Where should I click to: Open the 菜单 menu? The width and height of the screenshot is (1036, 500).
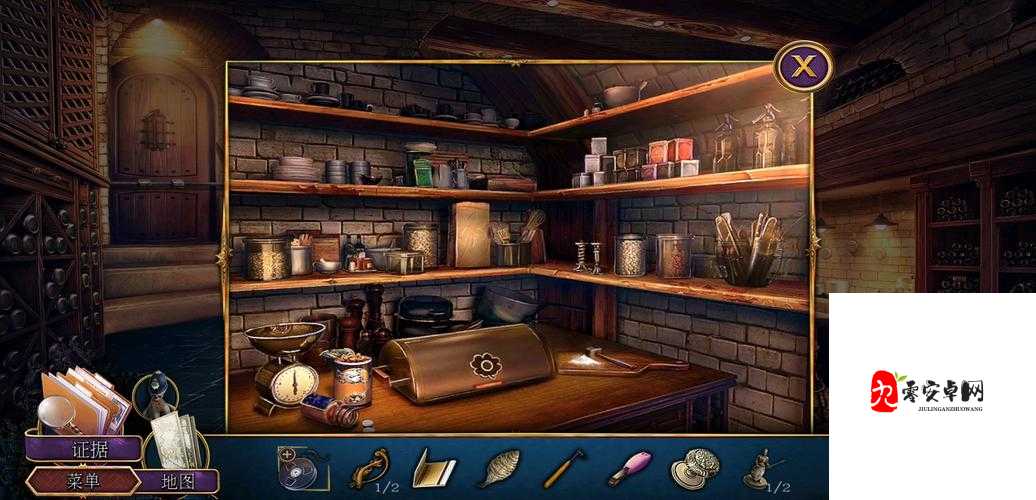point(83,481)
